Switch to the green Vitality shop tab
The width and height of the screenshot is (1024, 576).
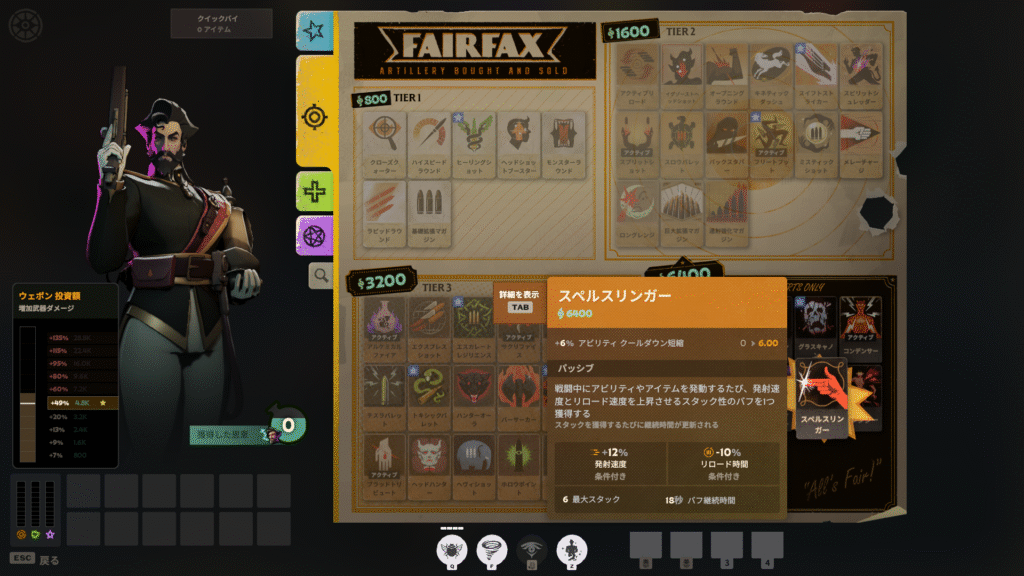point(315,190)
